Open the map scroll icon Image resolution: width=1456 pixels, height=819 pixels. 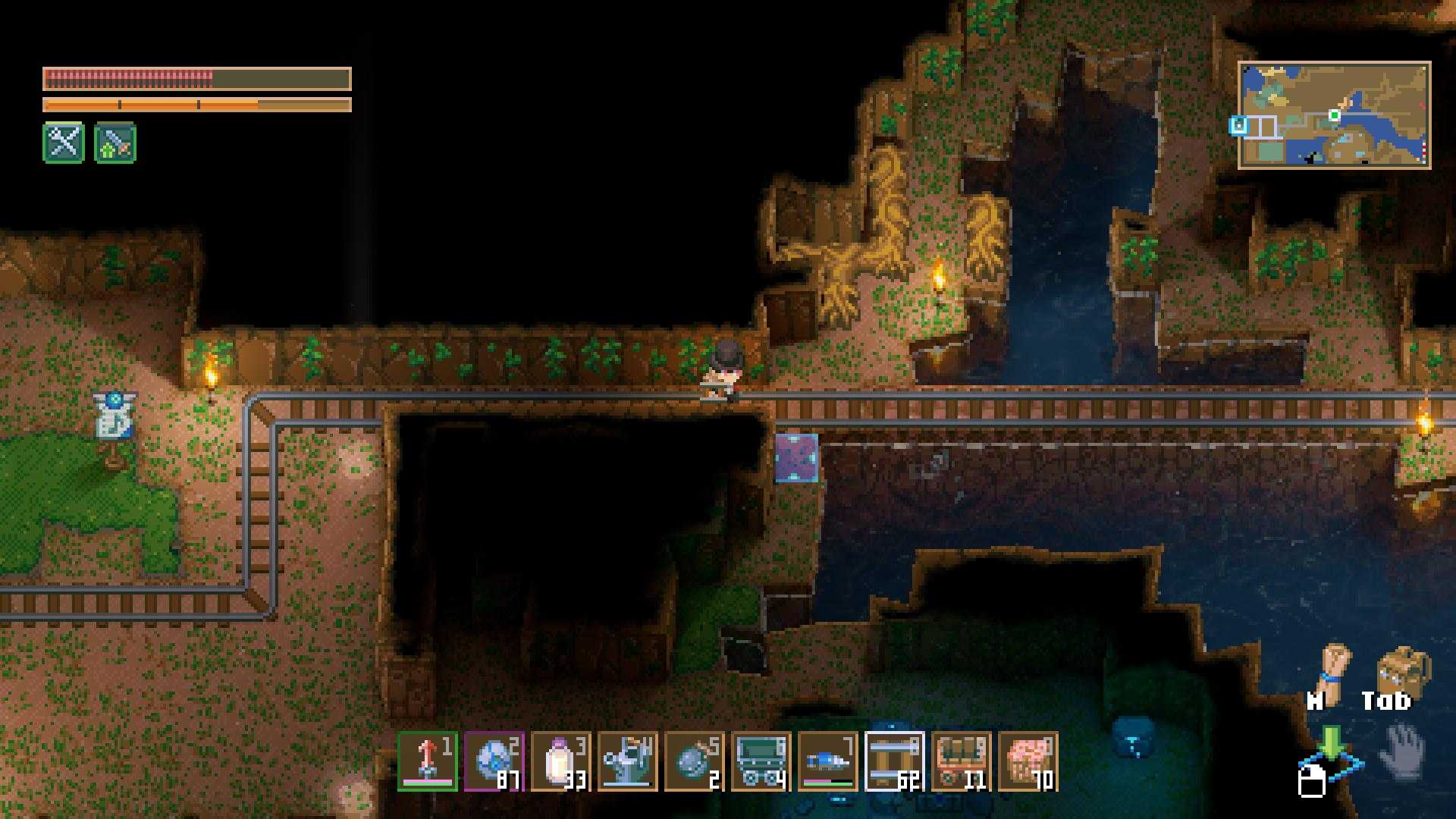[x=1334, y=667]
